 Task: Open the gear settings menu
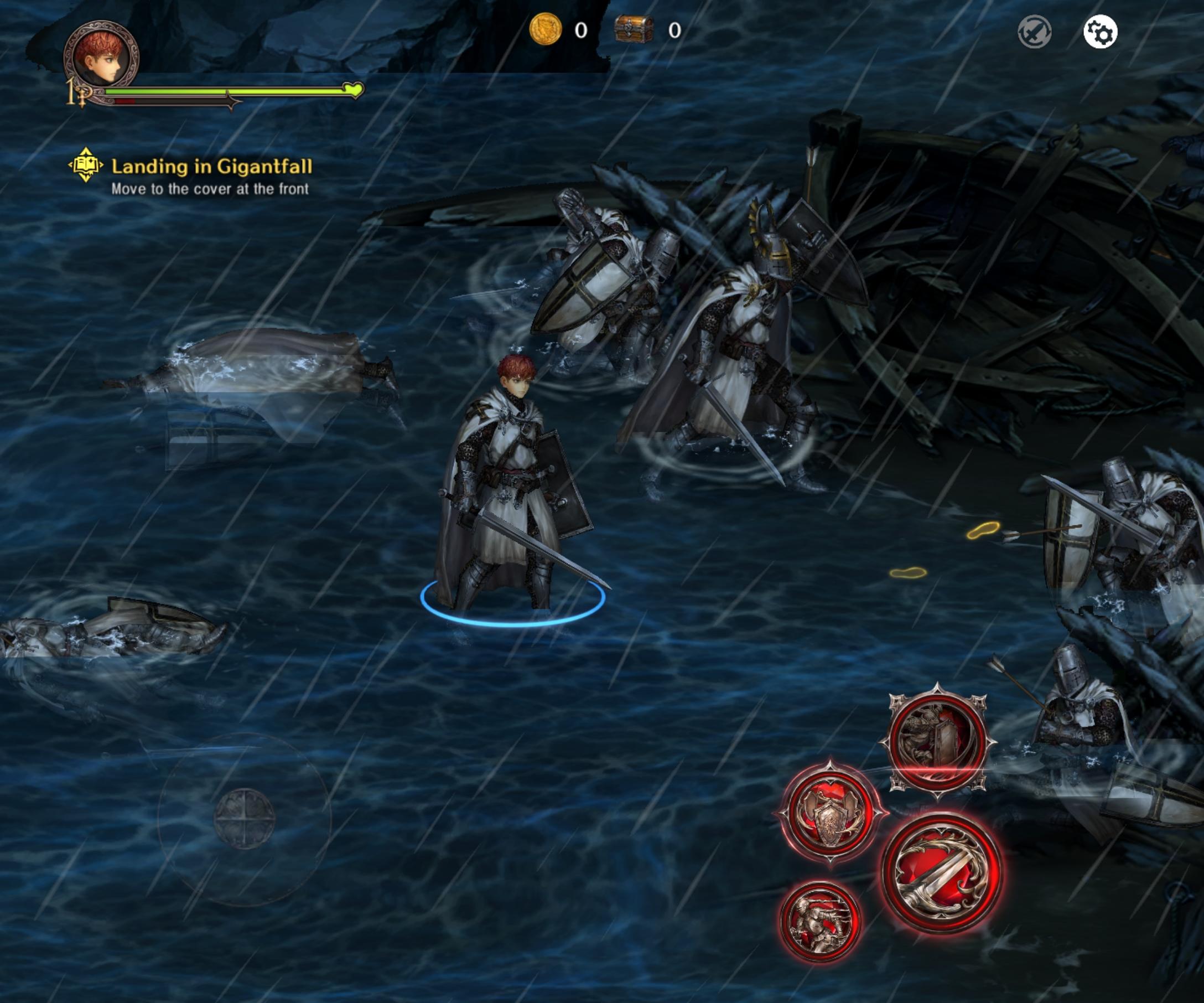point(1099,32)
